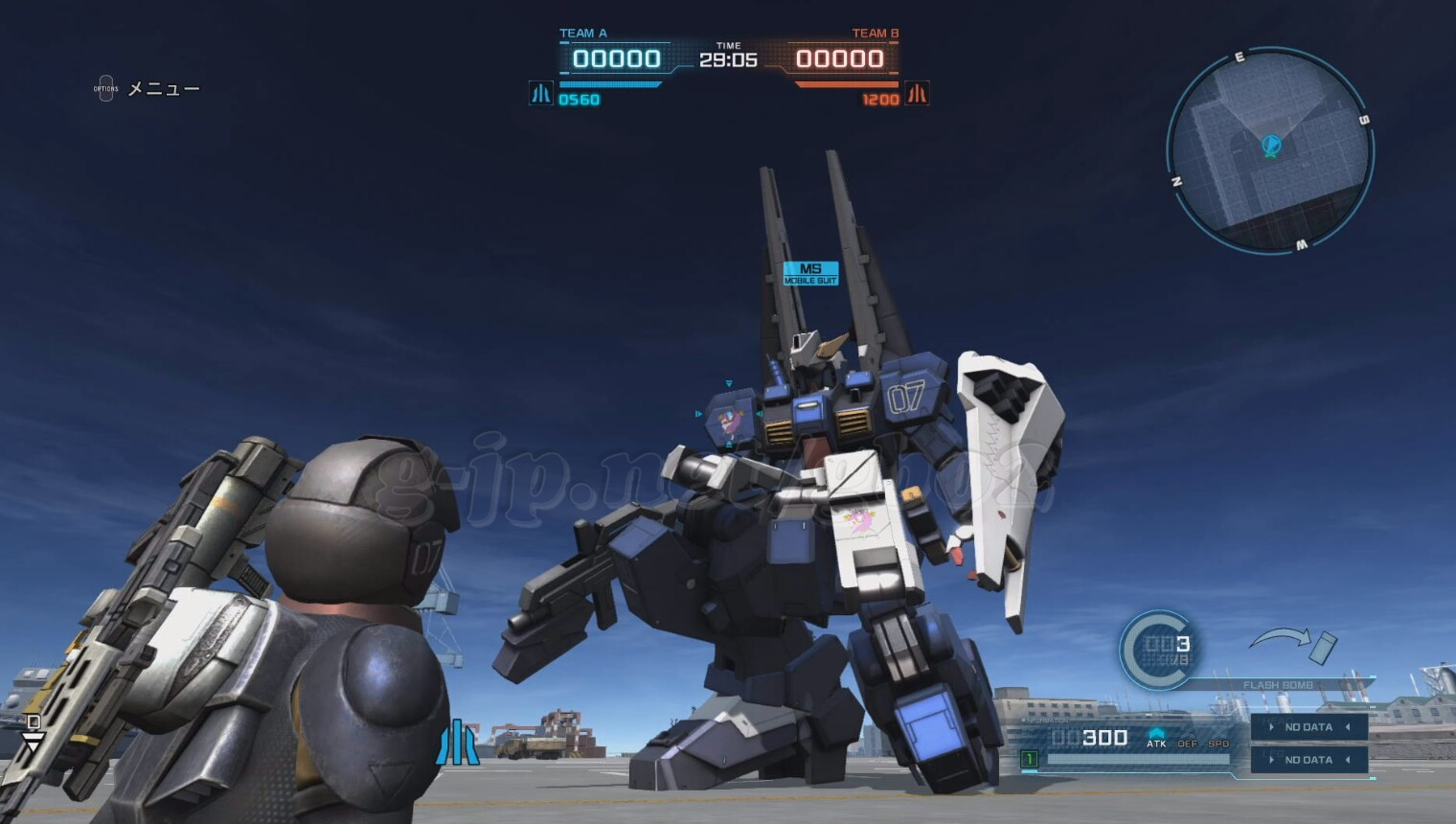Select the ATK status indicator
The width and height of the screenshot is (1456, 824).
(x=1156, y=739)
